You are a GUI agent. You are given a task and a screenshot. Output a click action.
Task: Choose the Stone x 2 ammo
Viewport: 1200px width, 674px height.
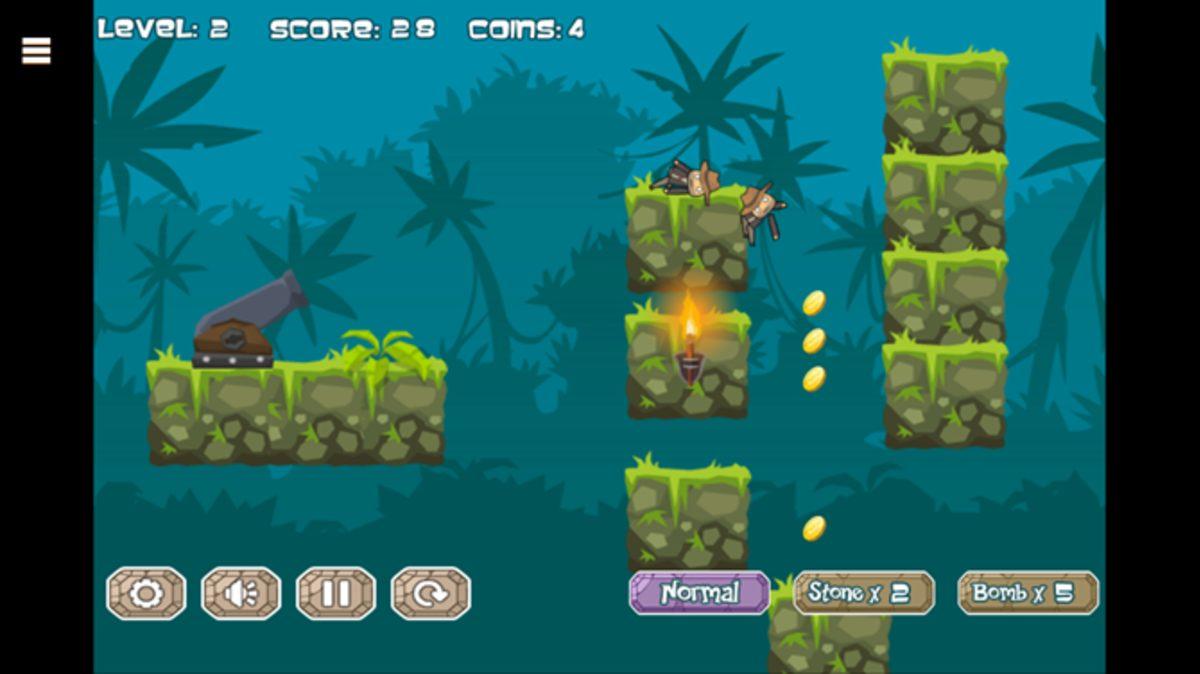point(863,592)
